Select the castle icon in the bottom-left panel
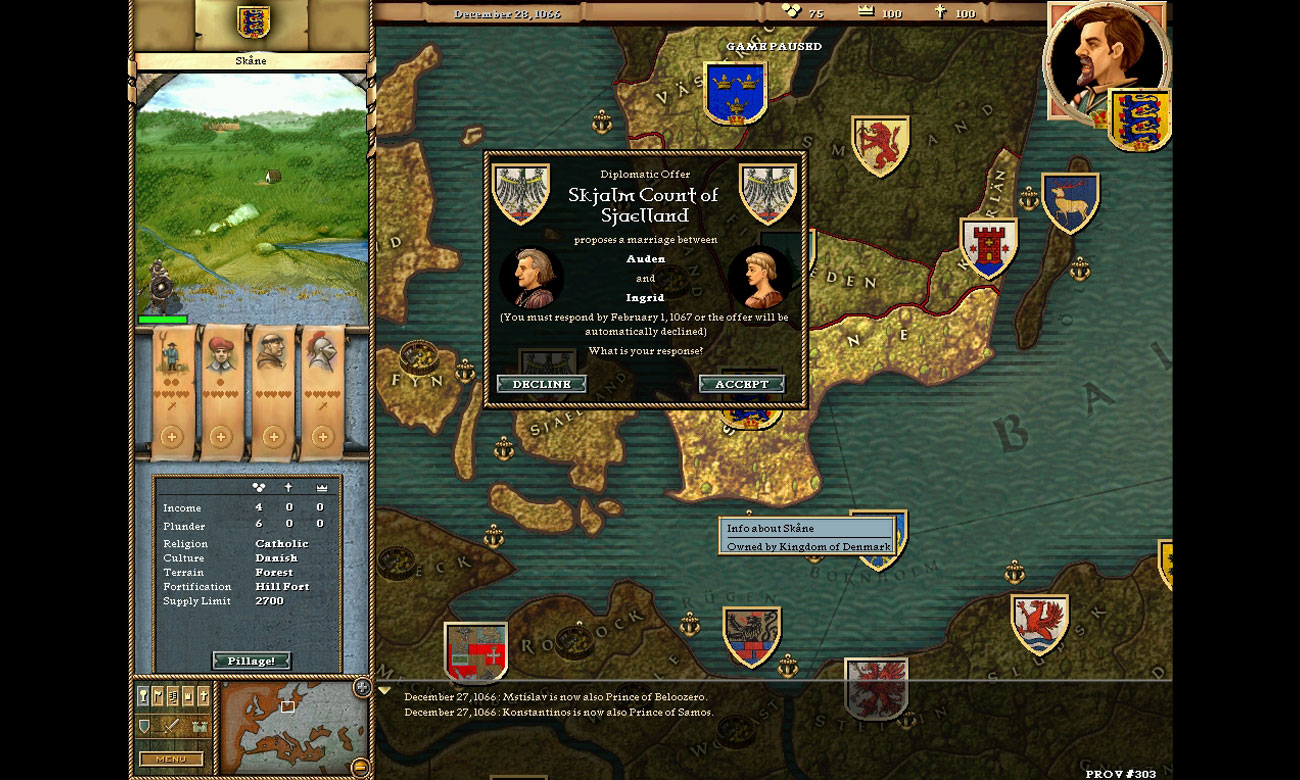This screenshot has height=780, width=1300. pyautogui.click(x=199, y=727)
